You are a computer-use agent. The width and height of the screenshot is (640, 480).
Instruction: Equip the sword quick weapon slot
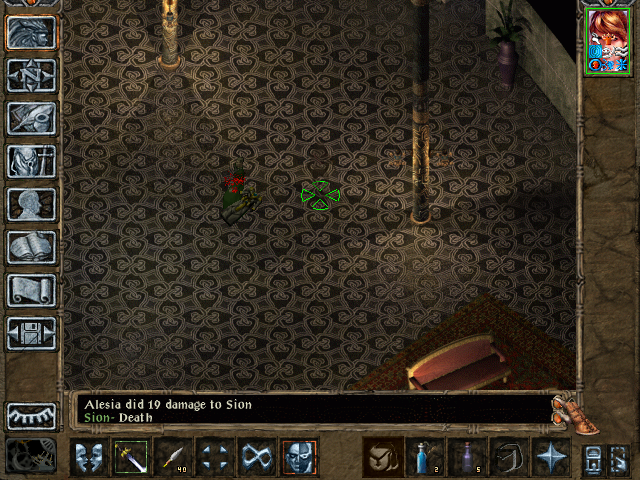130,457
